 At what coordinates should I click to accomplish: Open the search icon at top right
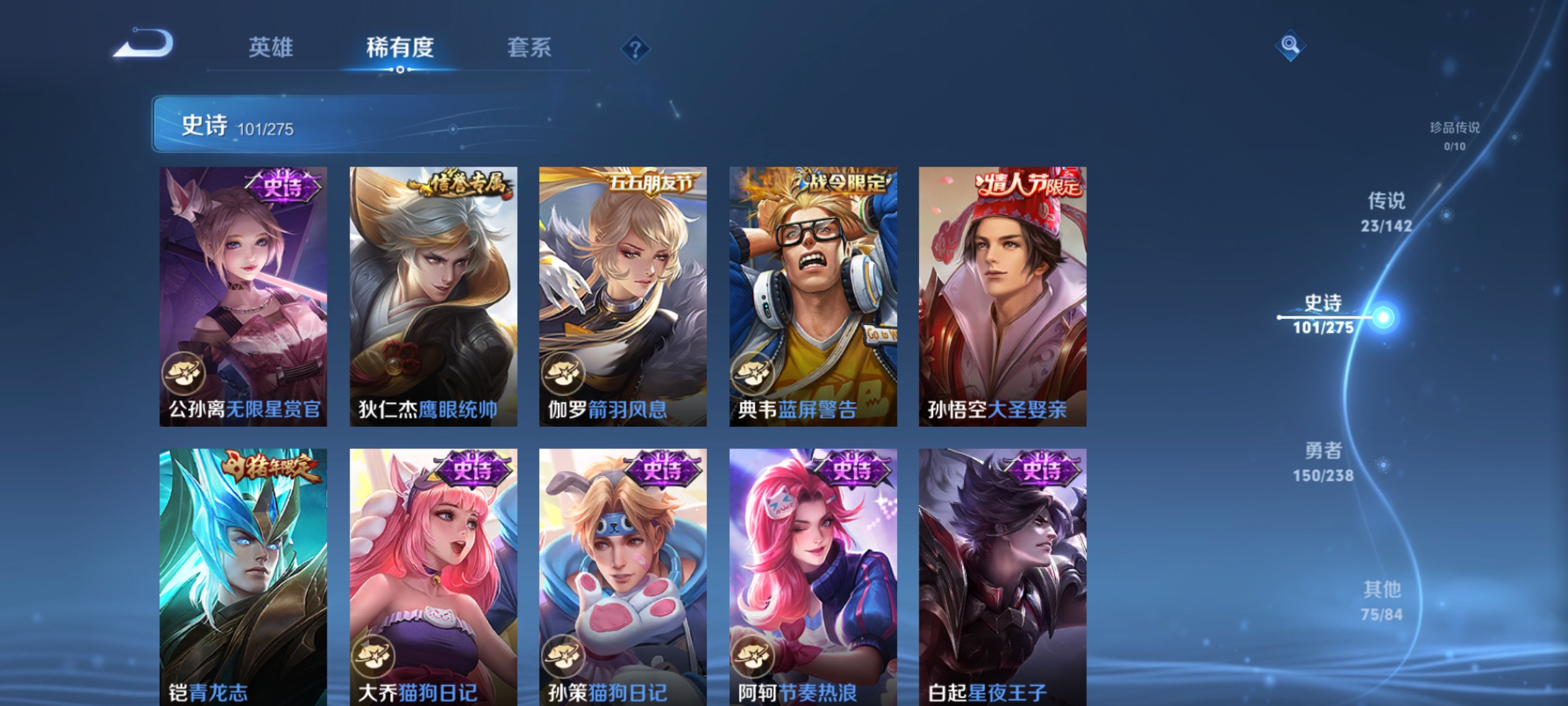1290,47
